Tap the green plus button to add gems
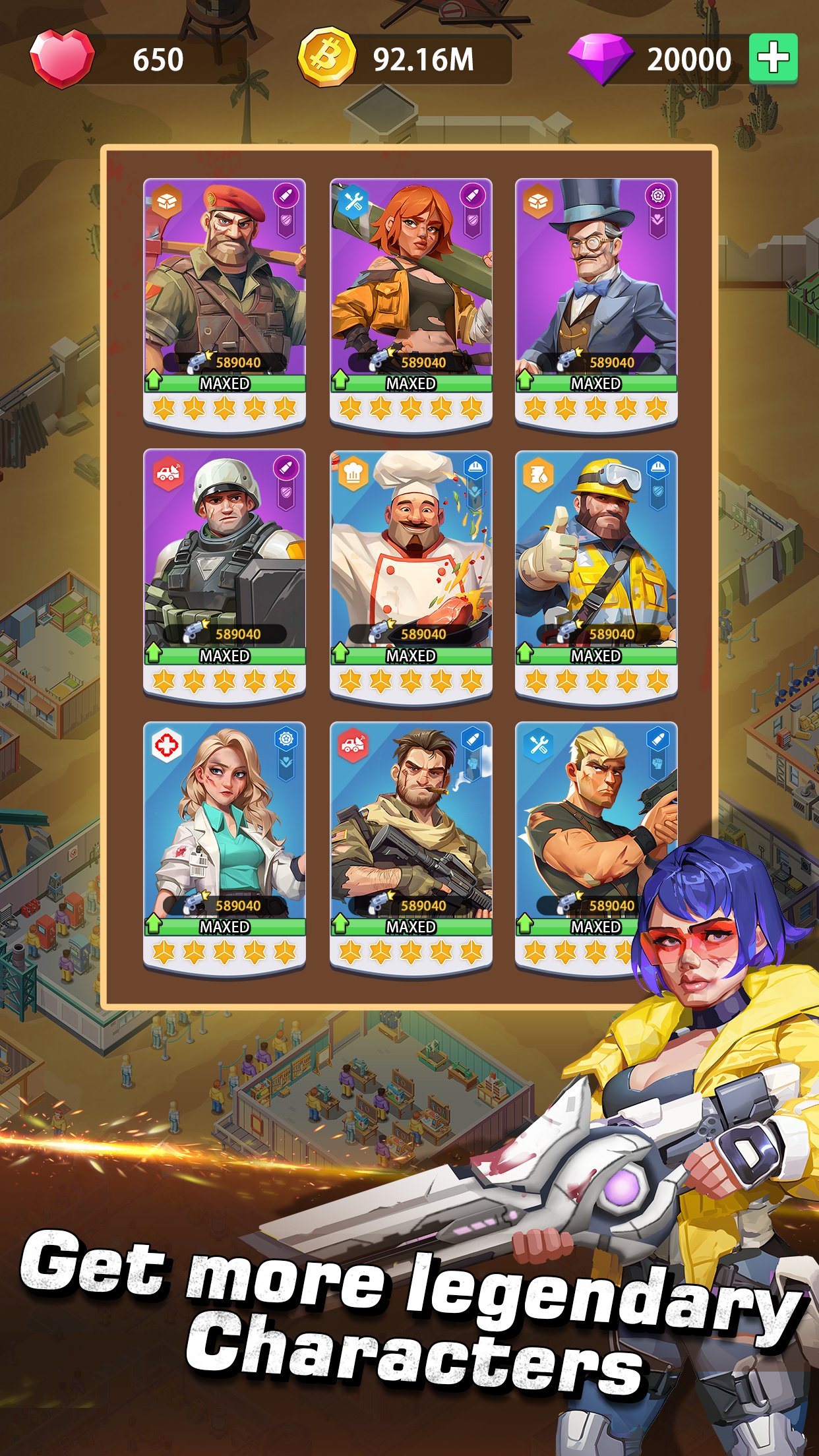The height and width of the screenshot is (1456, 819). pos(773,58)
